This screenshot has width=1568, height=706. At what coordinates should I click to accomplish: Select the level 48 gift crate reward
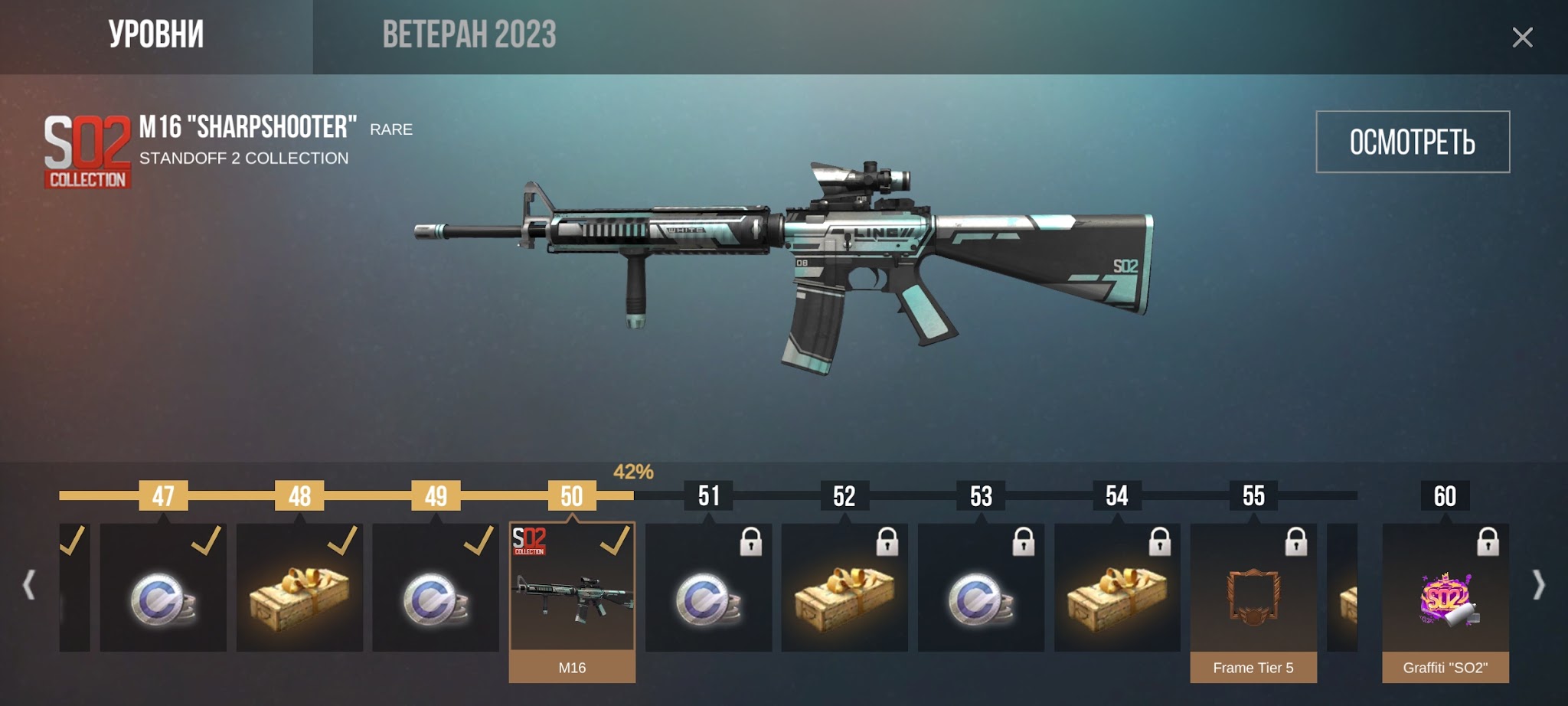pyautogui.click(x=299, y=588)
